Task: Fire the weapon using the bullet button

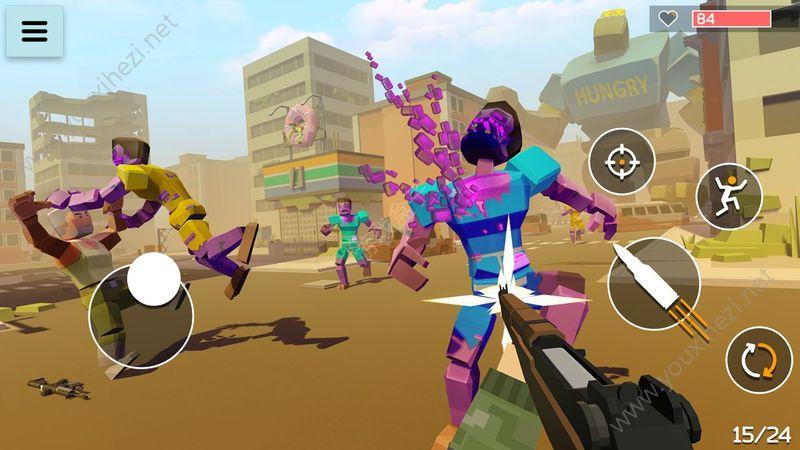Action: (x=653, y=284)
